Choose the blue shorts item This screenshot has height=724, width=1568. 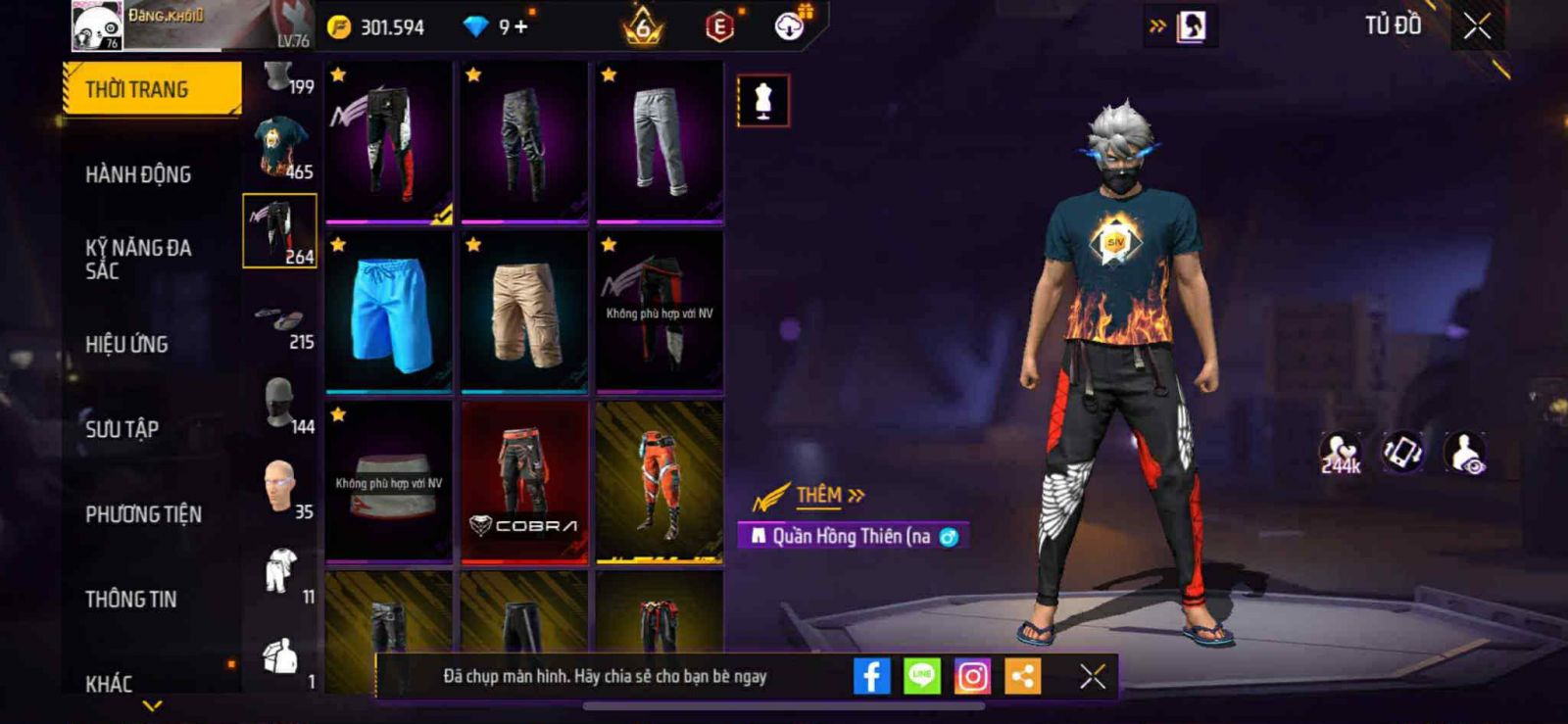pos(389,312)
